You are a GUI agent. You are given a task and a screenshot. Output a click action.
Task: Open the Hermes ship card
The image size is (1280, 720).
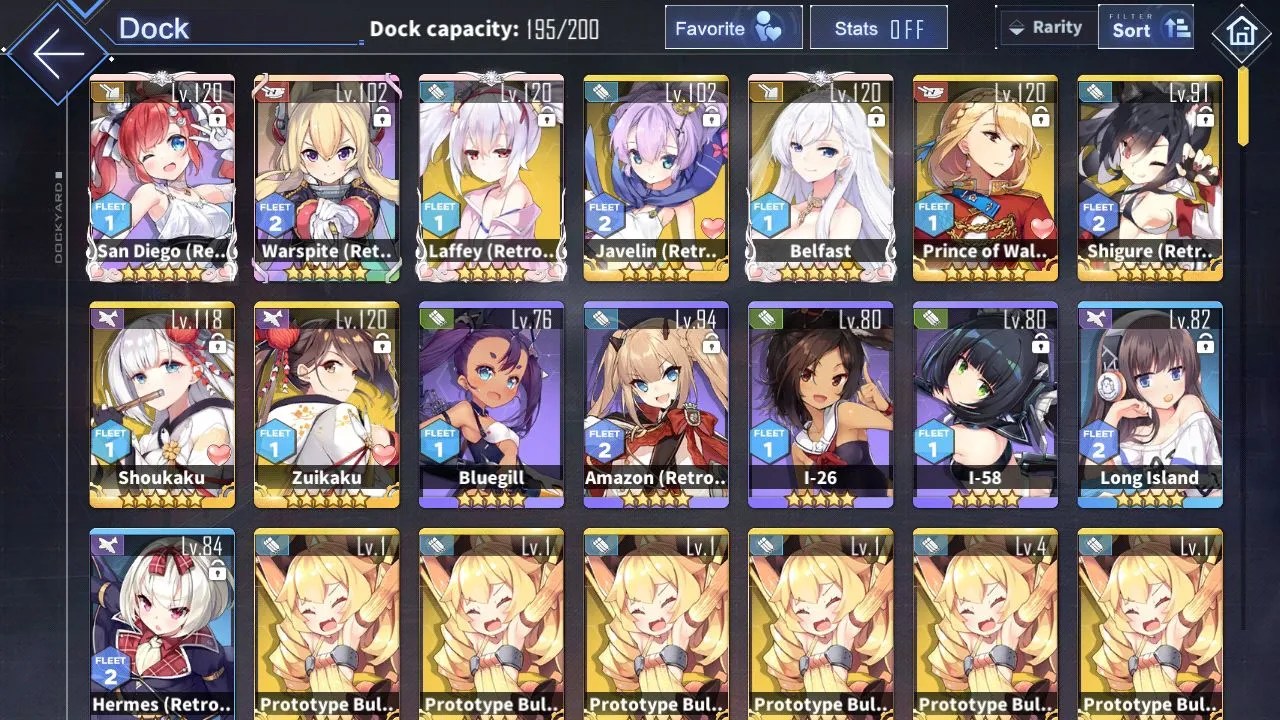[162, 624]
